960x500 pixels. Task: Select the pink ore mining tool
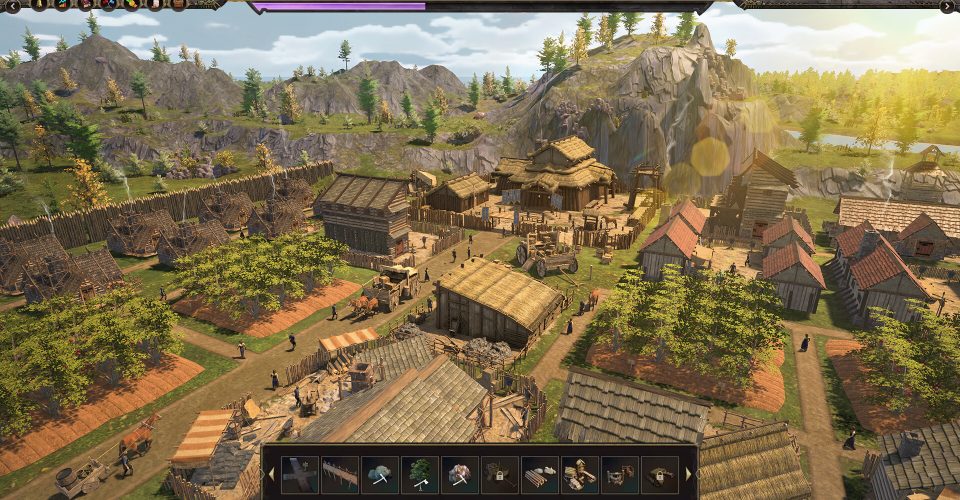point(460,474)
